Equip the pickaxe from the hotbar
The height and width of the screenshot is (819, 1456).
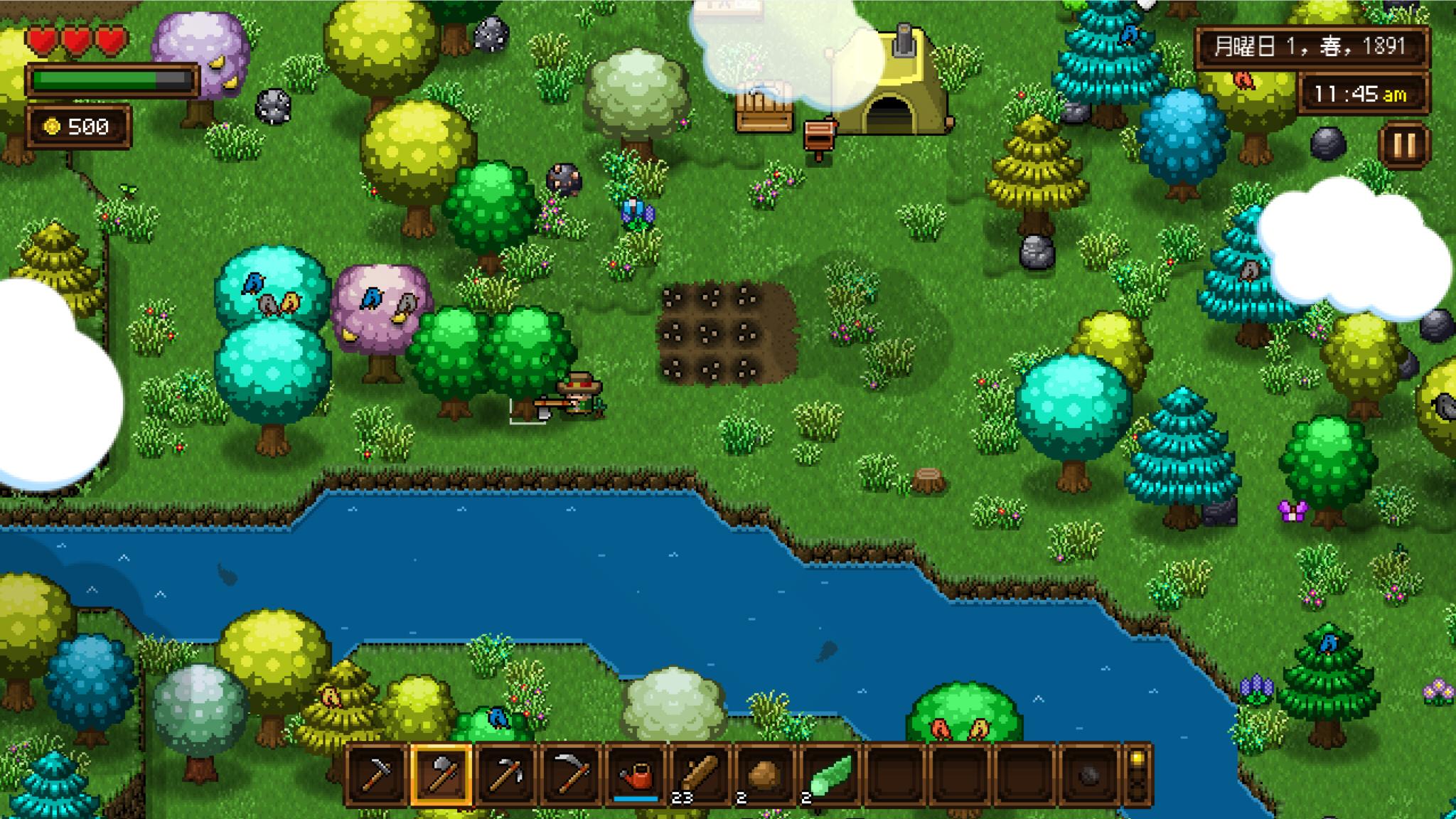pos(506,775)
